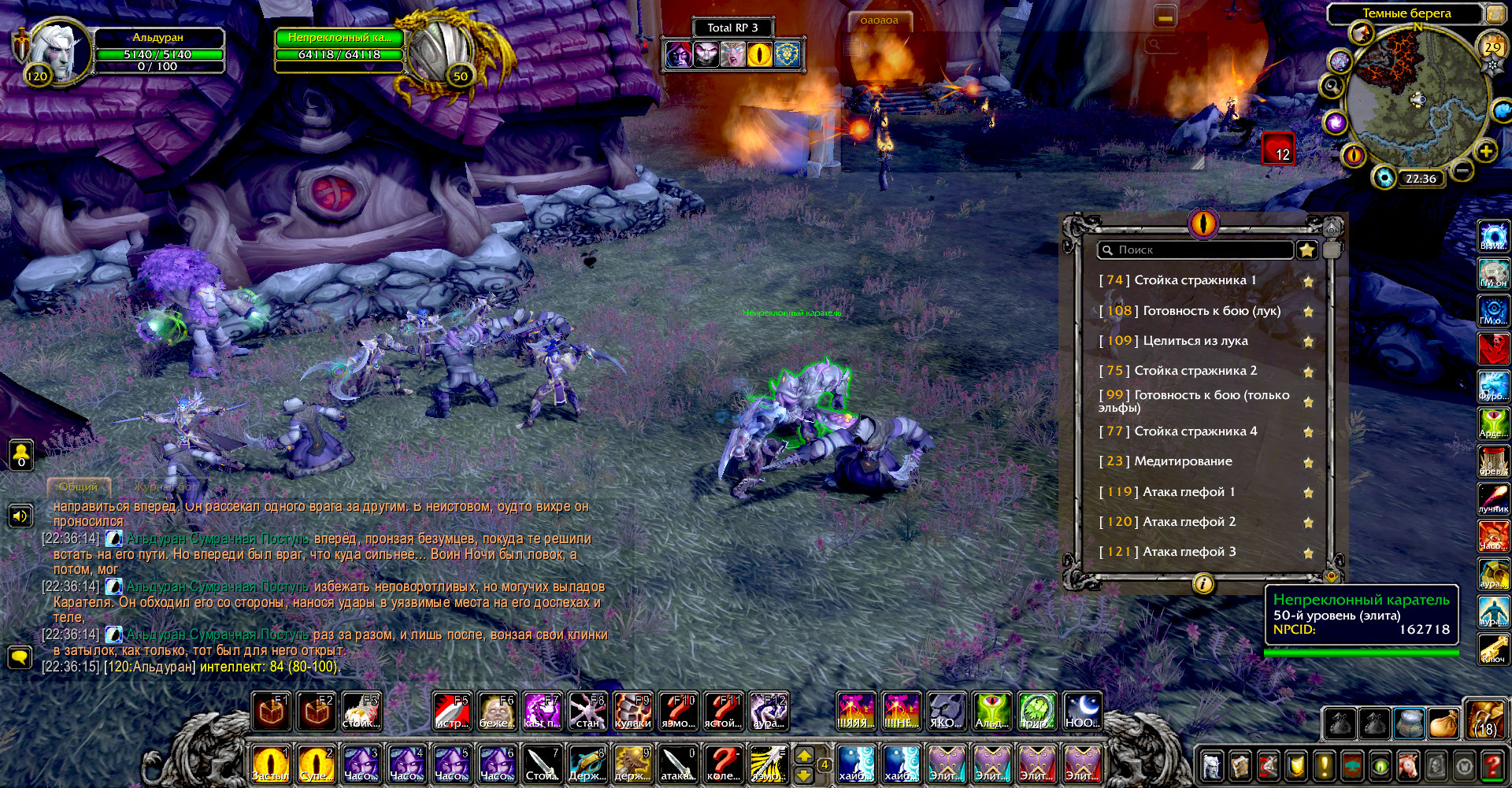The height and width of the screenshot is (788, 1512).
Task: Switch to the next action bar page
Action: tap(804, 756)
